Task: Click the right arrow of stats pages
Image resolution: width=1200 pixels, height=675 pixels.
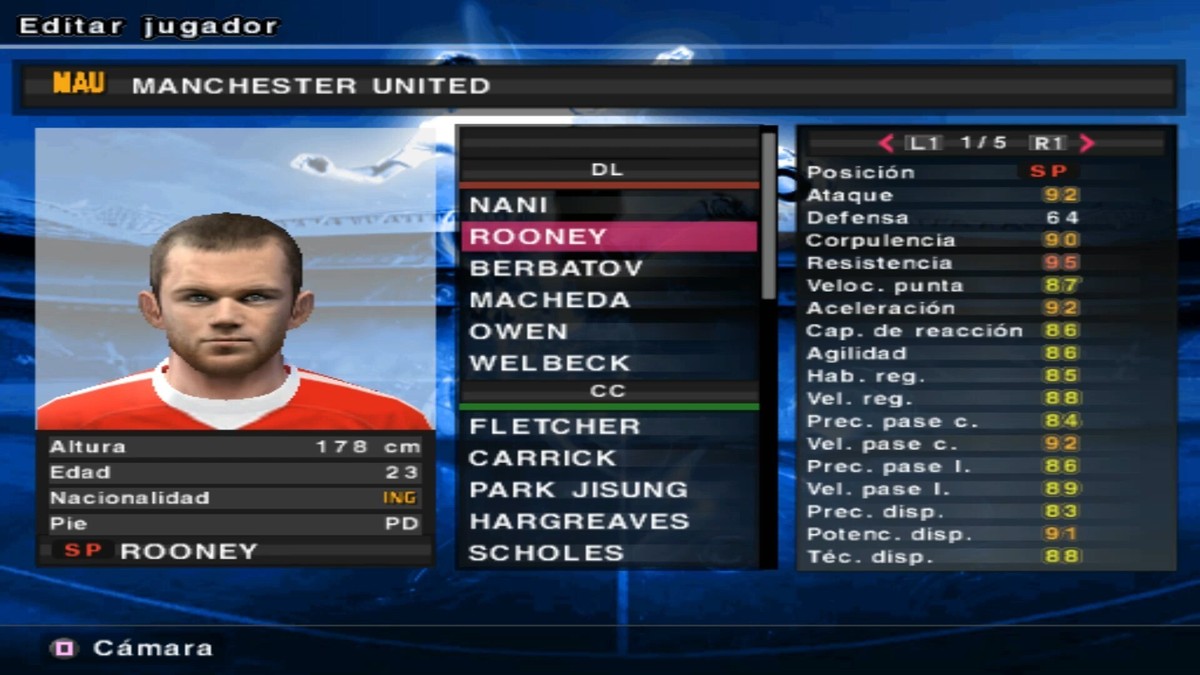Action: tap(1087, 143)
